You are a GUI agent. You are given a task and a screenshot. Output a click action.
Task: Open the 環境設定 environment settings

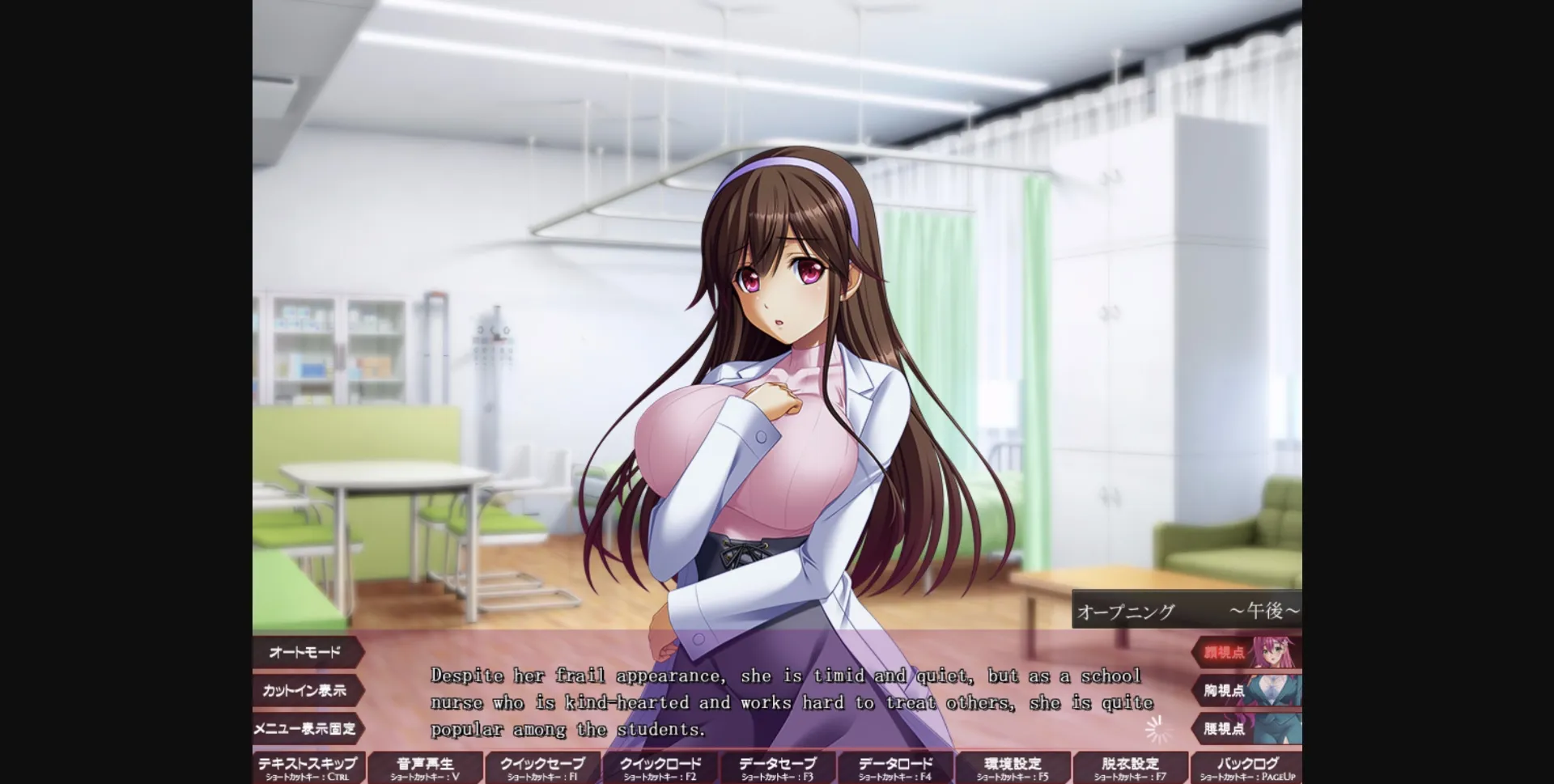(1014, 765)
